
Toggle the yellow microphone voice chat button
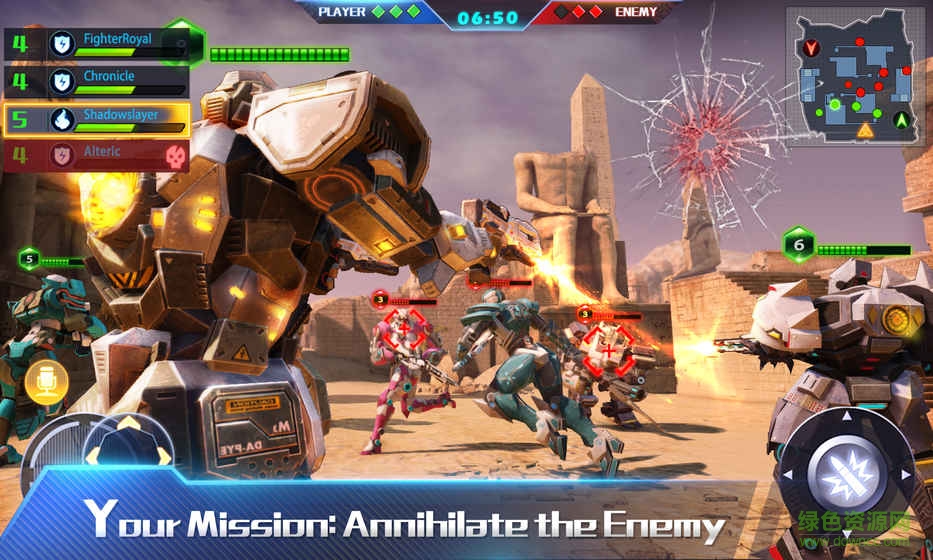click(46, 382)
